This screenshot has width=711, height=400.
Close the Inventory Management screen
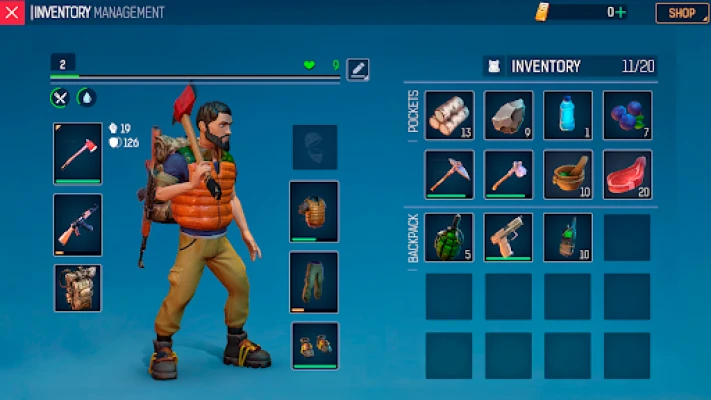click(12, 13)
